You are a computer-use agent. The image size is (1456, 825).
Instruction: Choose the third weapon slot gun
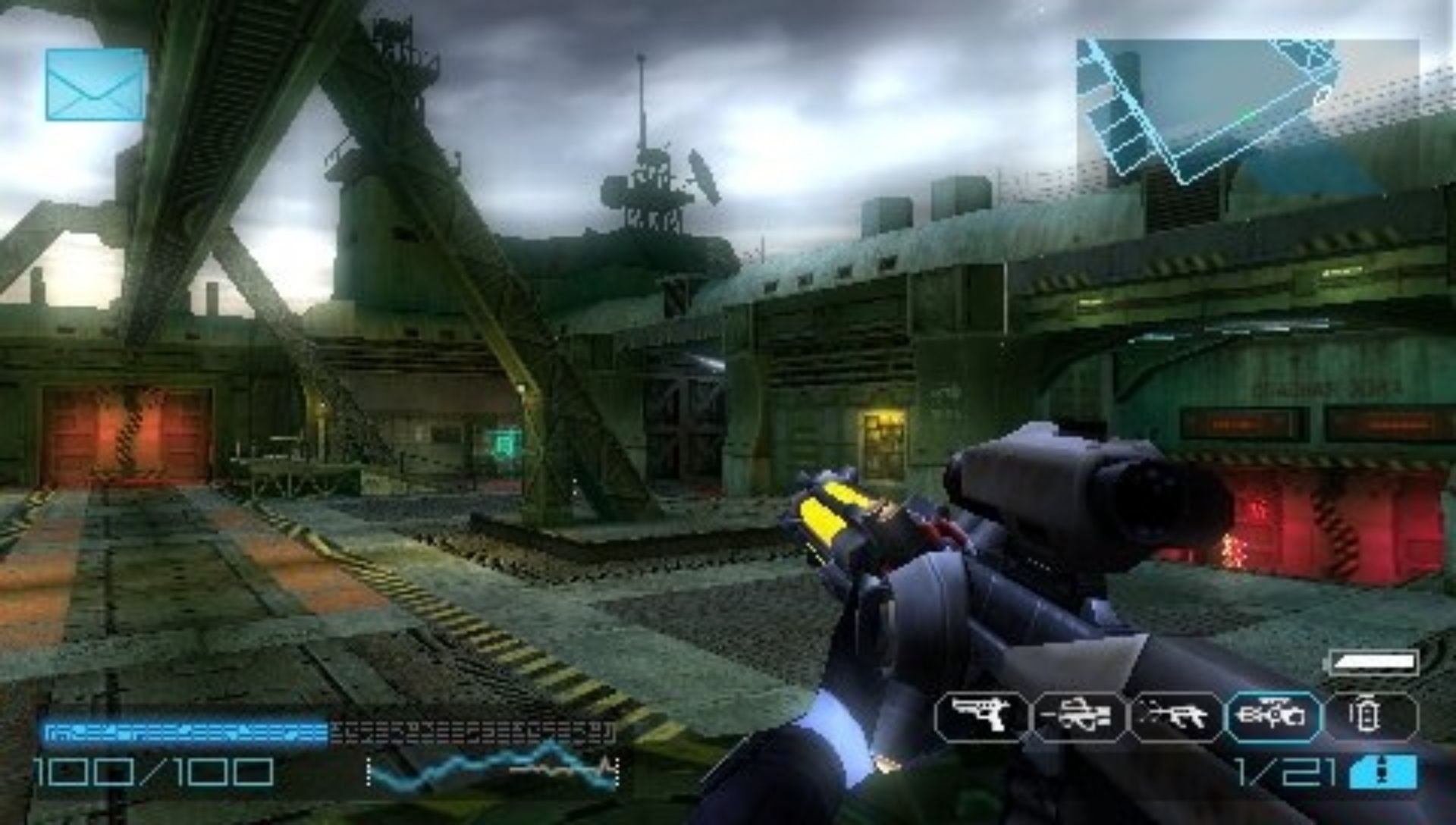[x=1176, y=716]
